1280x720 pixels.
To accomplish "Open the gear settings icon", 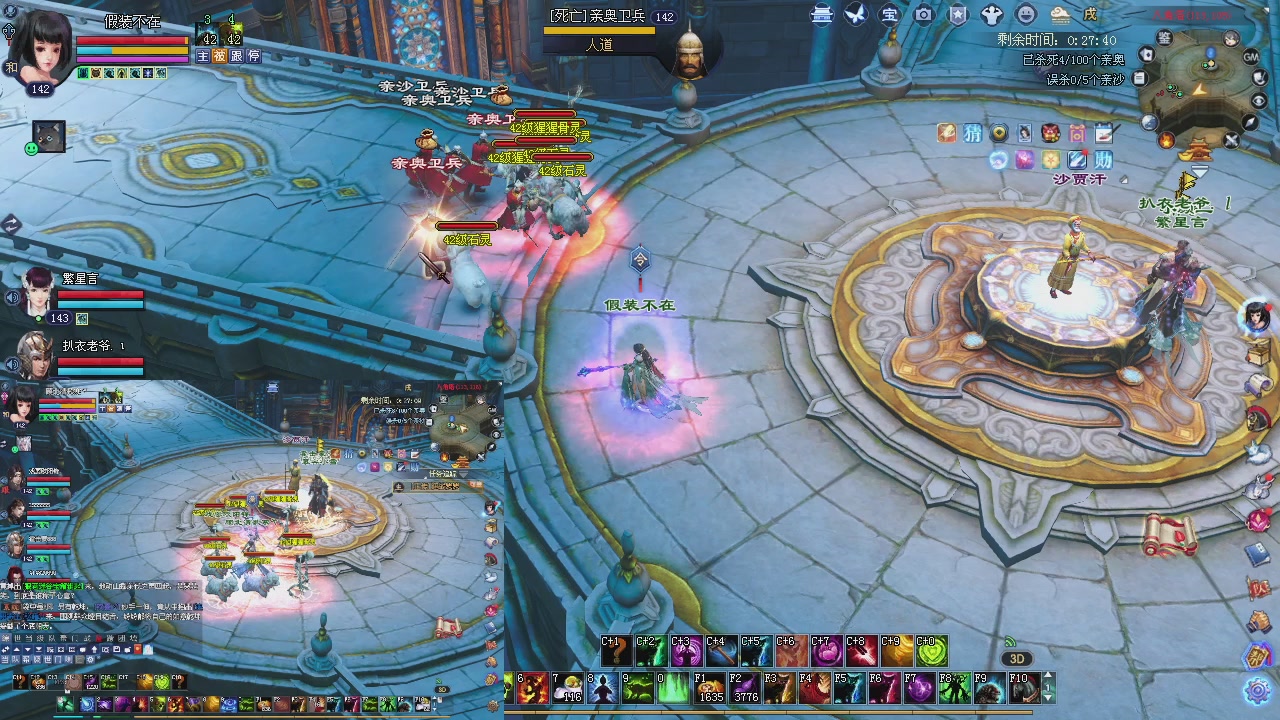I will (x=1257, y=690).
